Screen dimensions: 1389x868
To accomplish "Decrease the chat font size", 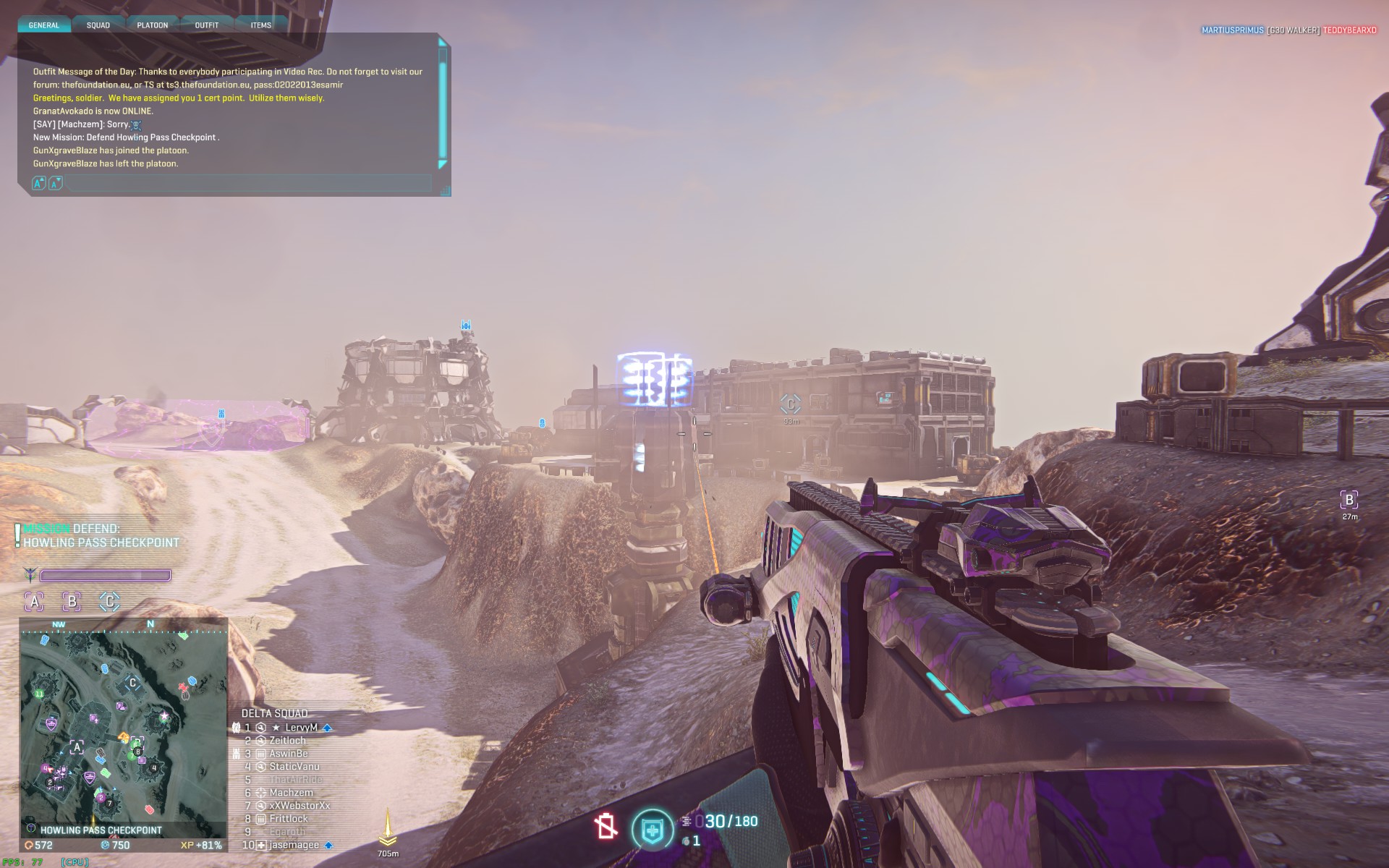I will pos(56,184).
